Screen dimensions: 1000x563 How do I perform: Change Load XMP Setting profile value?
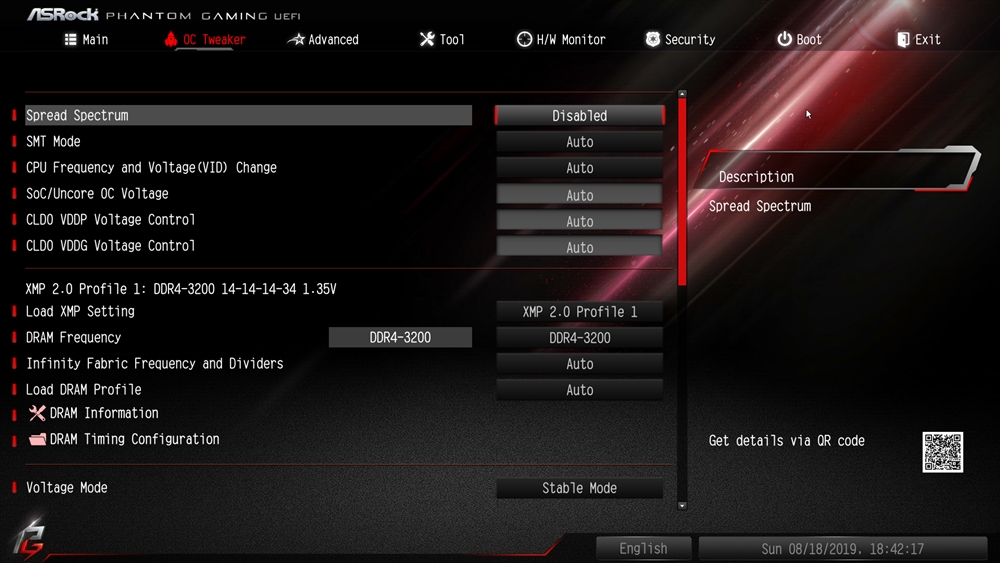click(579, 312)
